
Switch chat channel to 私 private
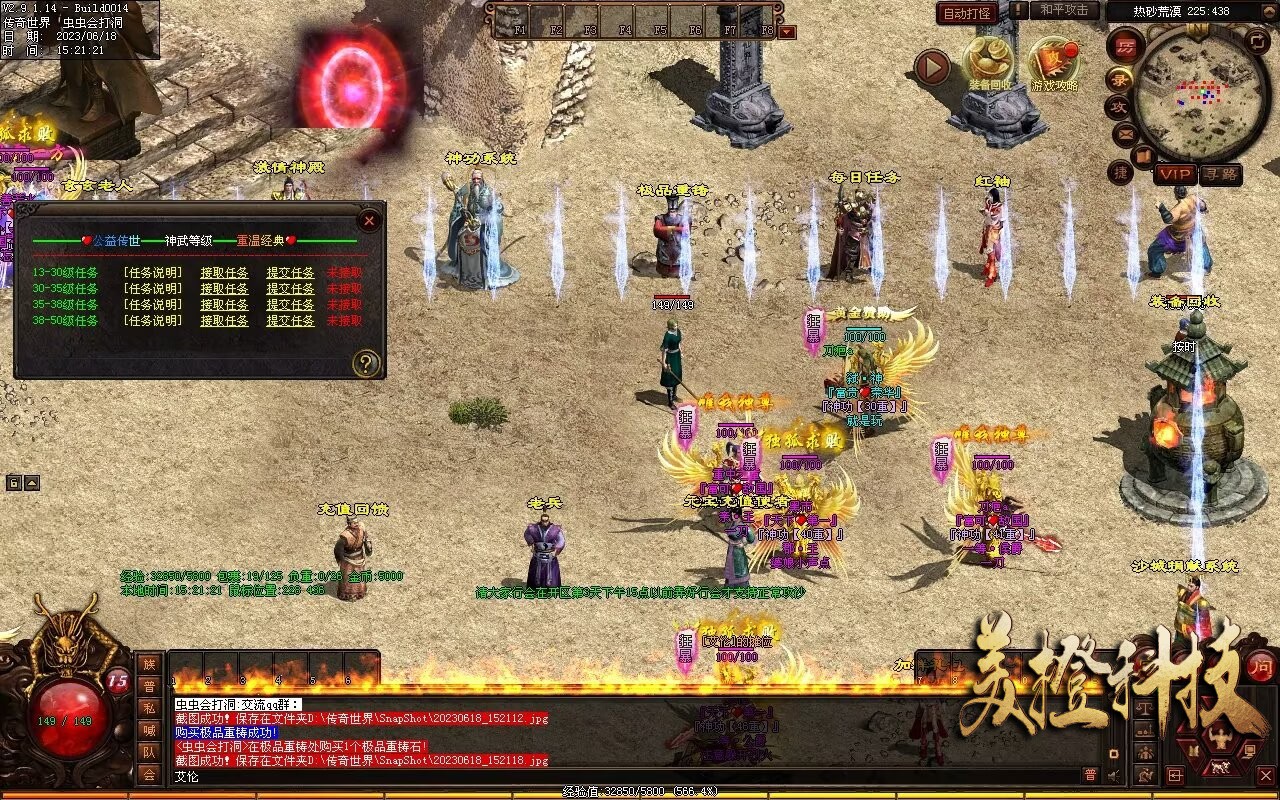tap(149, 708)
